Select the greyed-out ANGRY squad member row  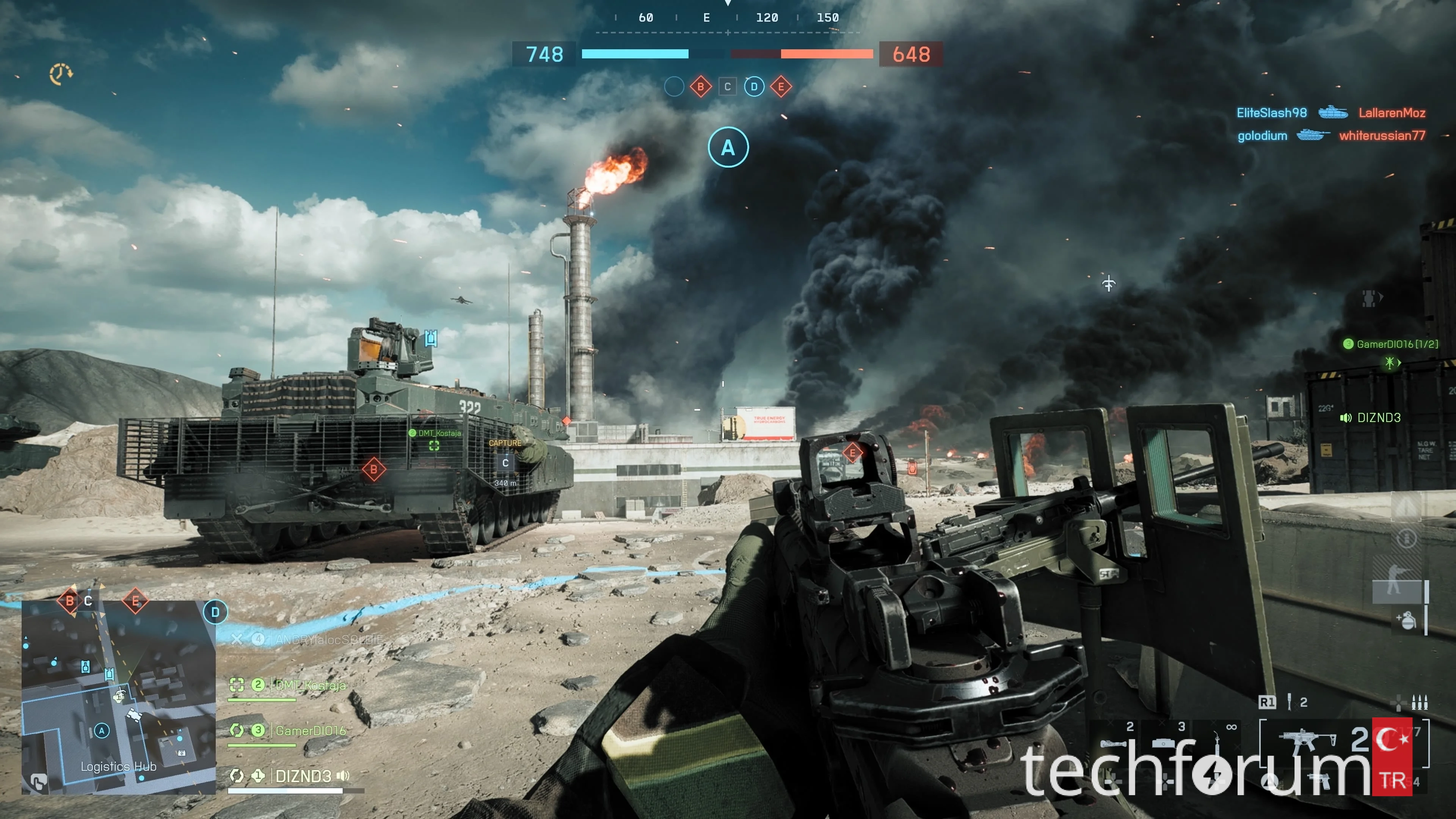pyautogui.click(x=328, y=640)
